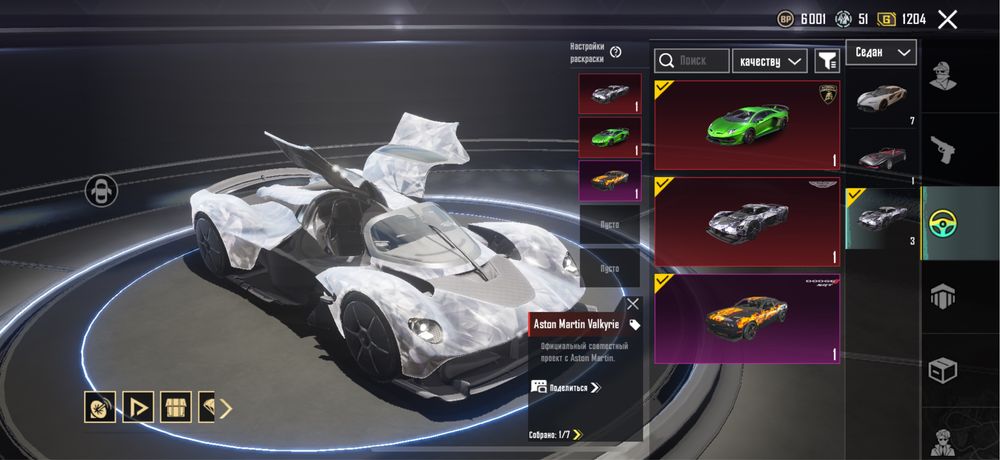
Task: Open the treasure chest icon button
Action: point(176,407)
